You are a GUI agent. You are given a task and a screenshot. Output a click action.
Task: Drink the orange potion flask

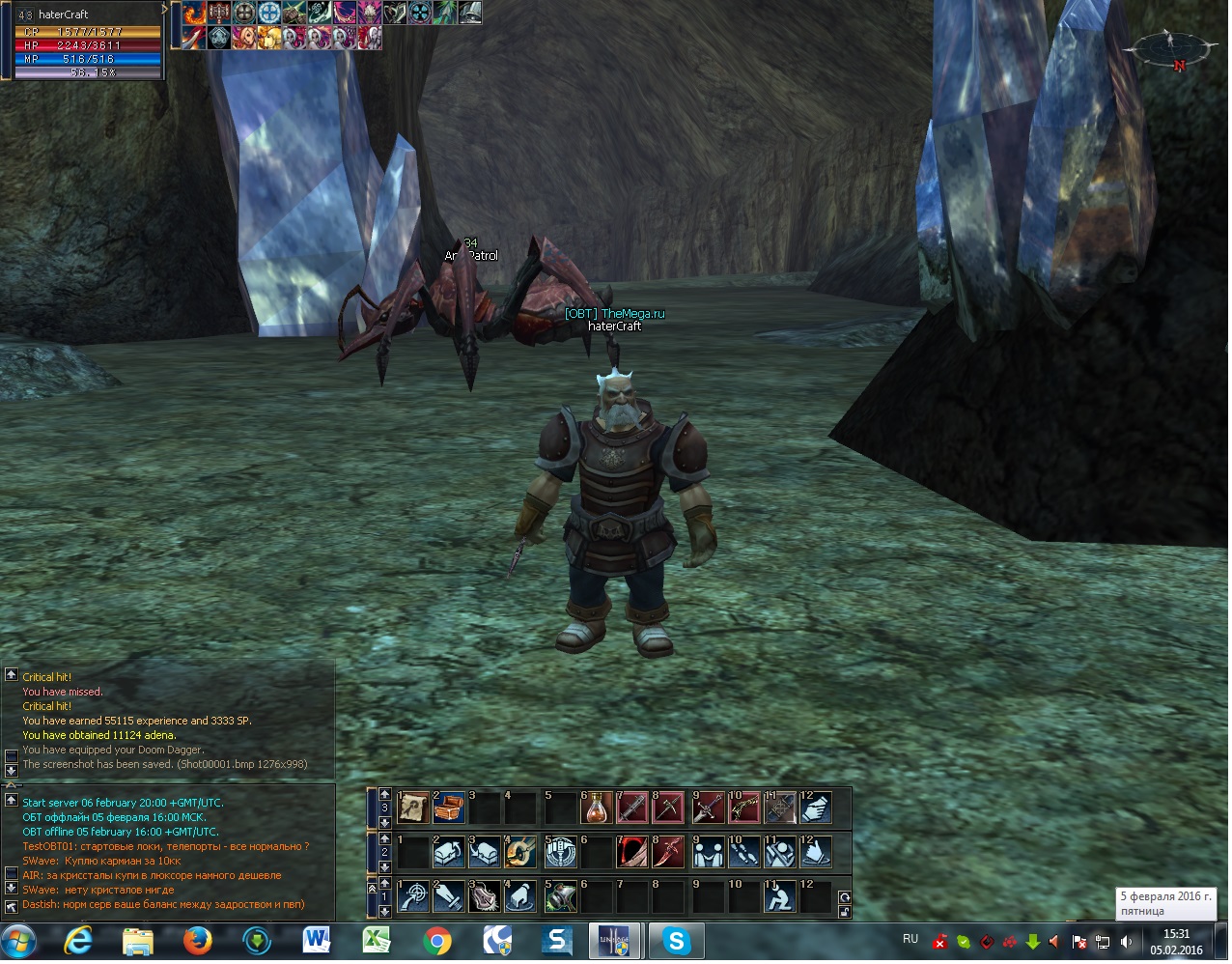596,808
